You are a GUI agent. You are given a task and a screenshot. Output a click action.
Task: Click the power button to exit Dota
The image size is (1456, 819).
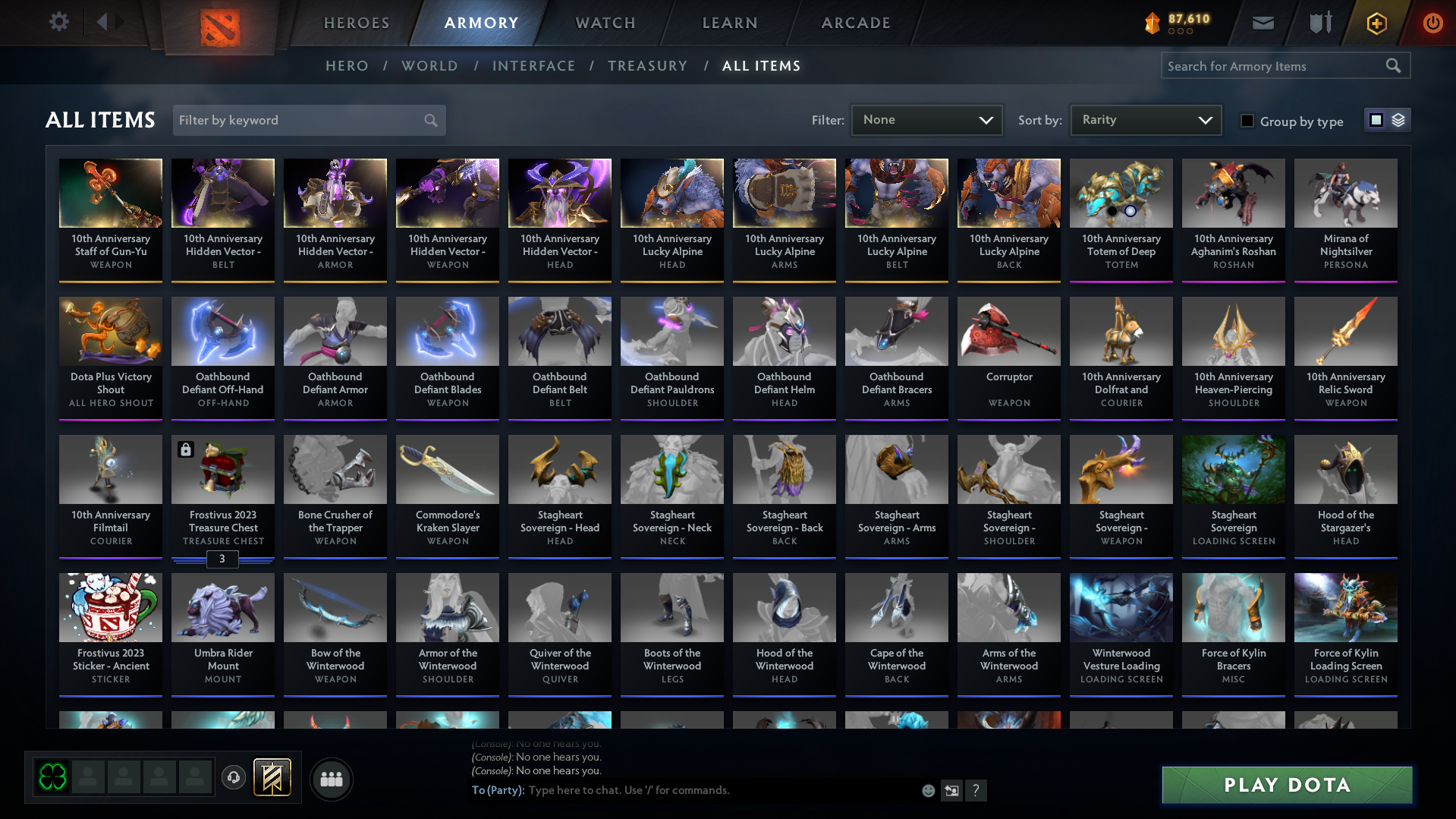pyautogui.click(x=1432, y=23)
